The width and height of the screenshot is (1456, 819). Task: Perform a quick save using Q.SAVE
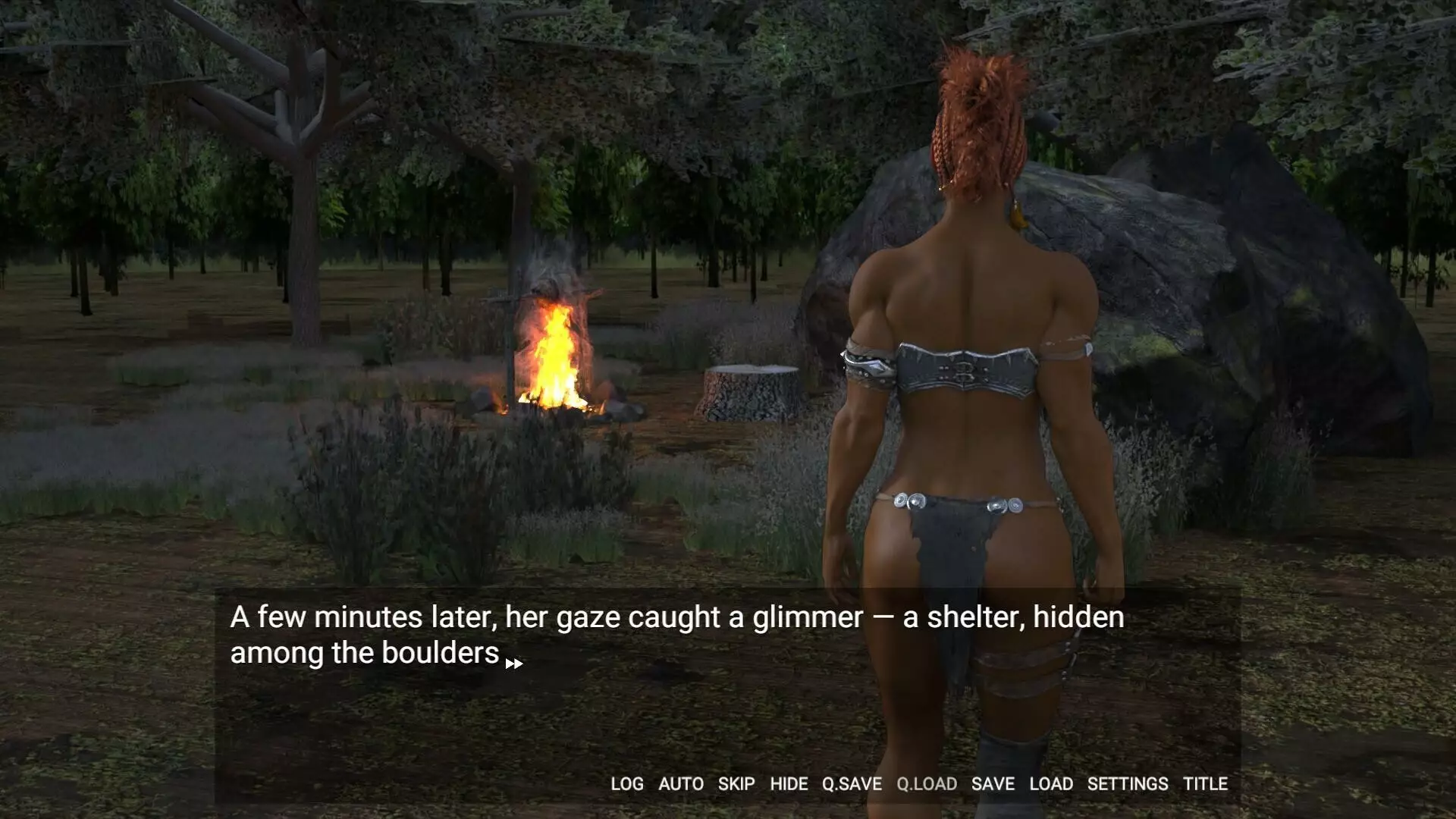852,784
